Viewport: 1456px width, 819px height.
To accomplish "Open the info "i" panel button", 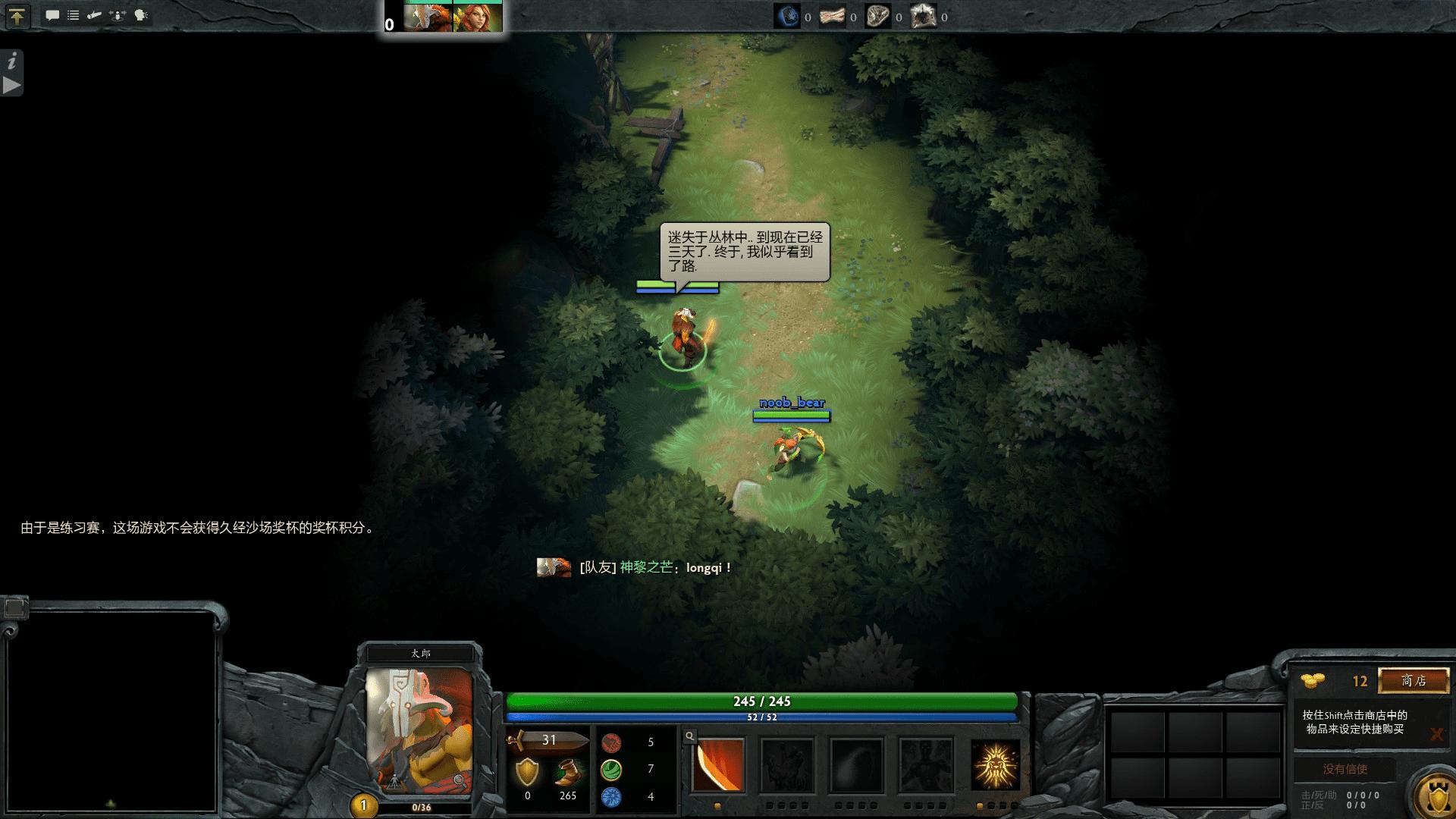I will coord(12,61).
